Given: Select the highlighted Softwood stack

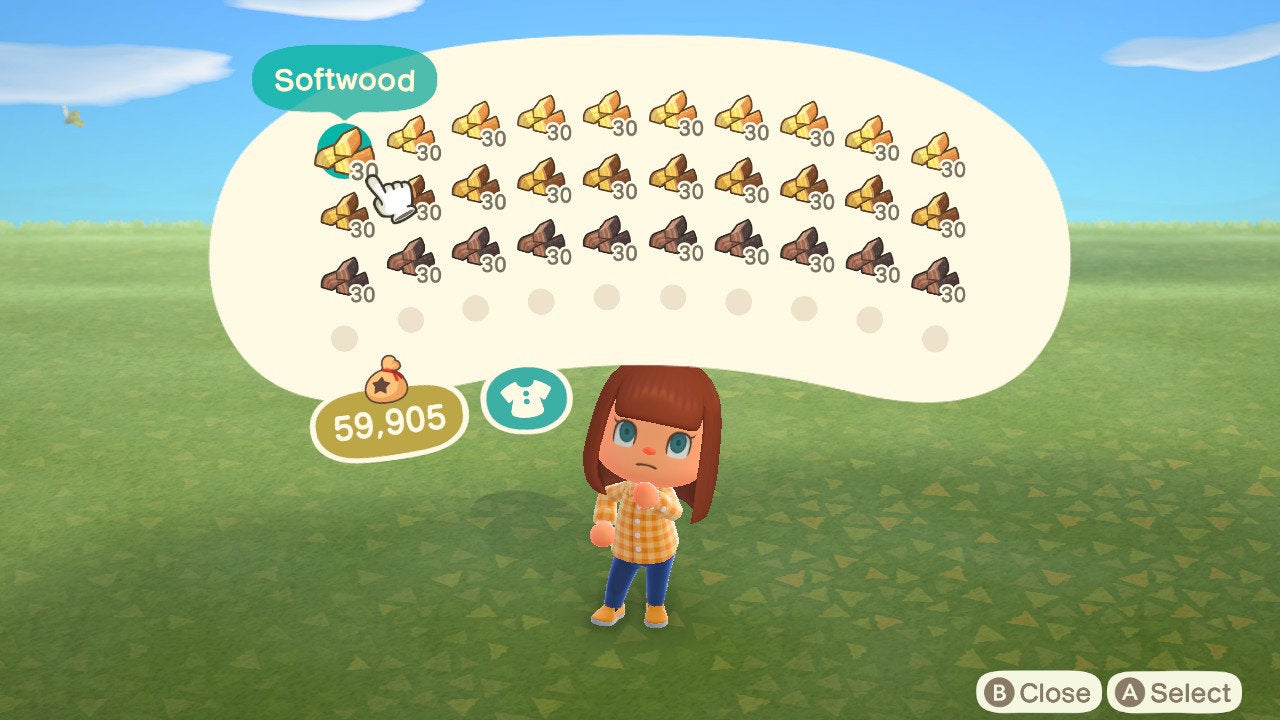Looking at the screenshot, I should click(343, 153).
